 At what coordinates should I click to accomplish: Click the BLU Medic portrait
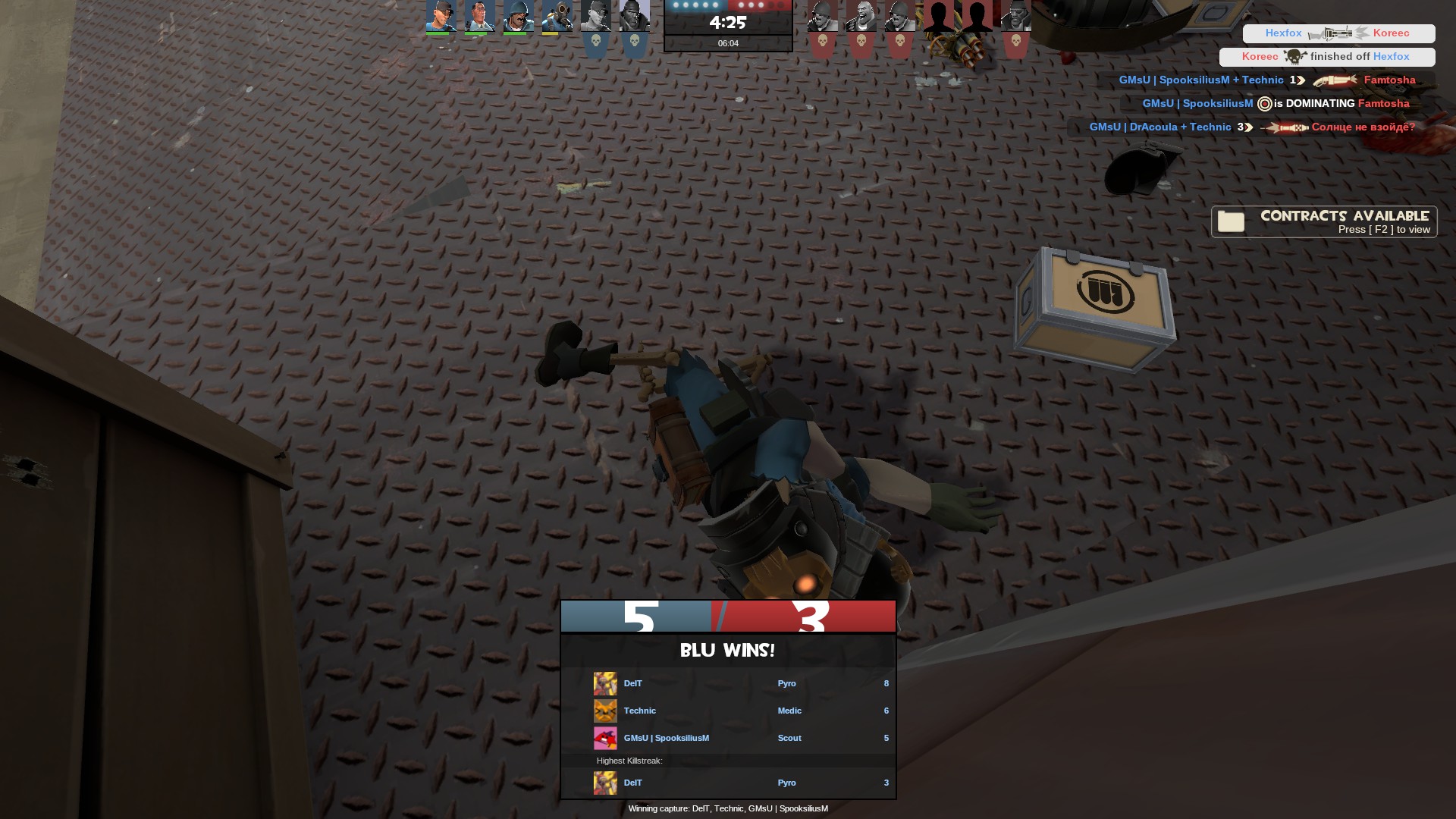[479, 16]
